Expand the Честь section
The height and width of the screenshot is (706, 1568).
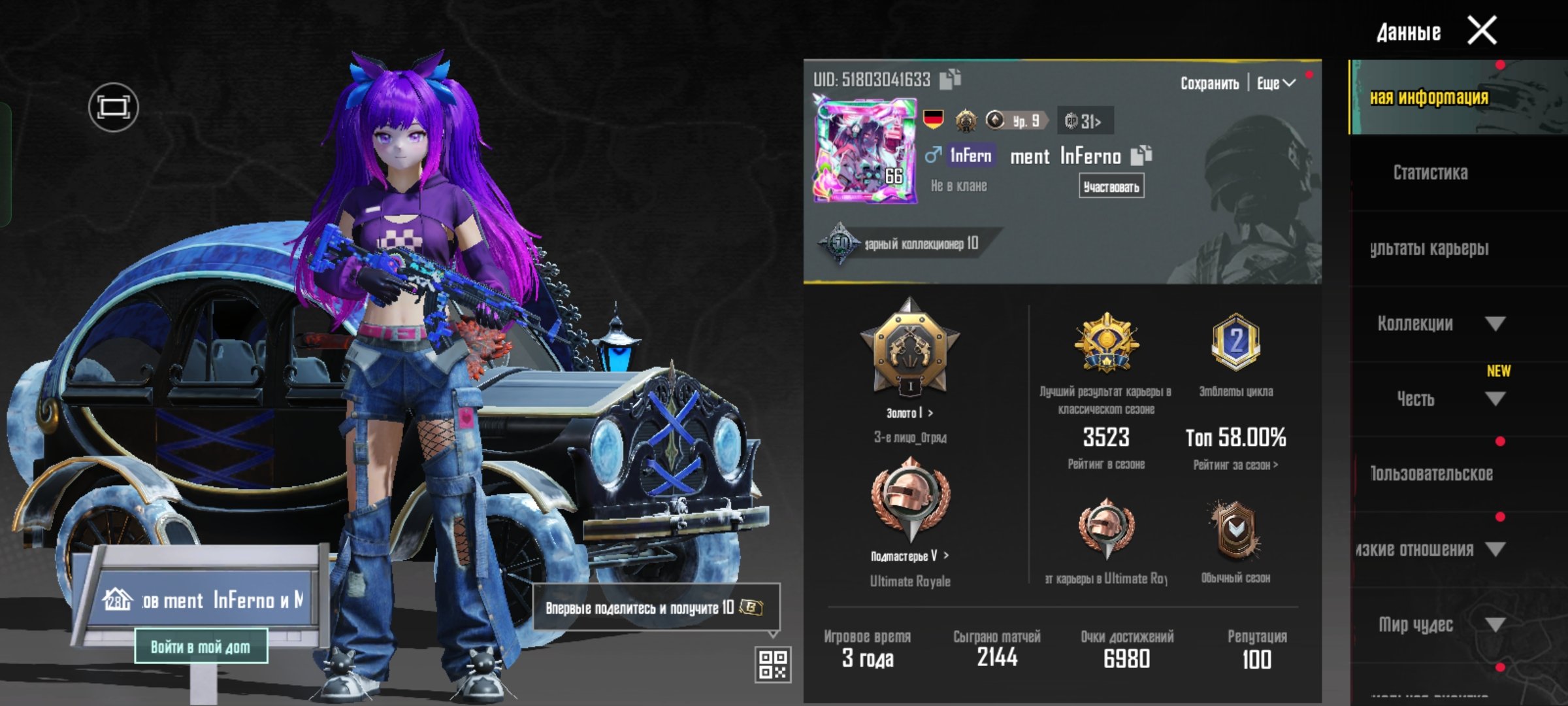pos(1495,399)
